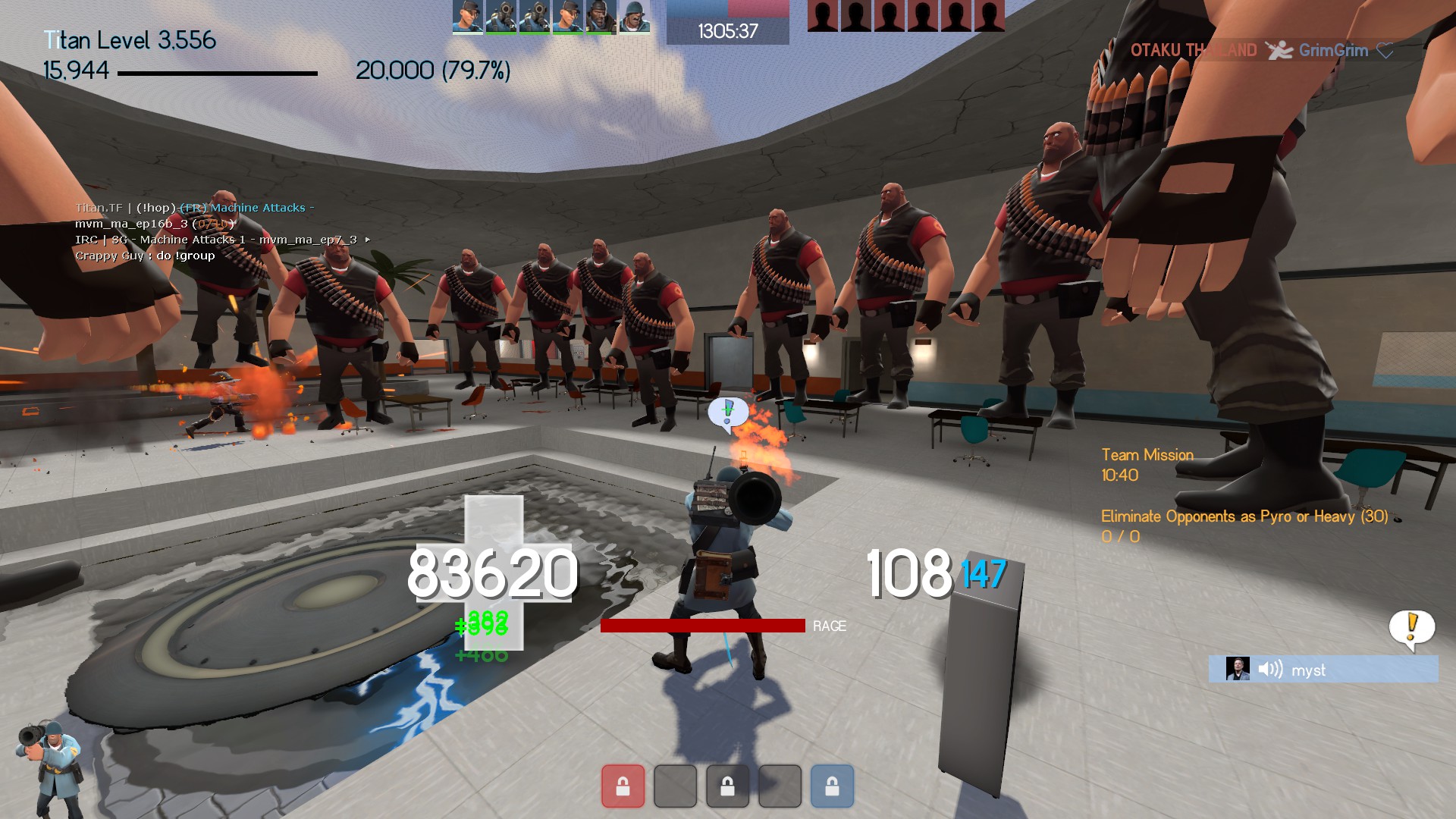
Task: Click the Demoman teammate portrait
Action: [x=601, y=17]
